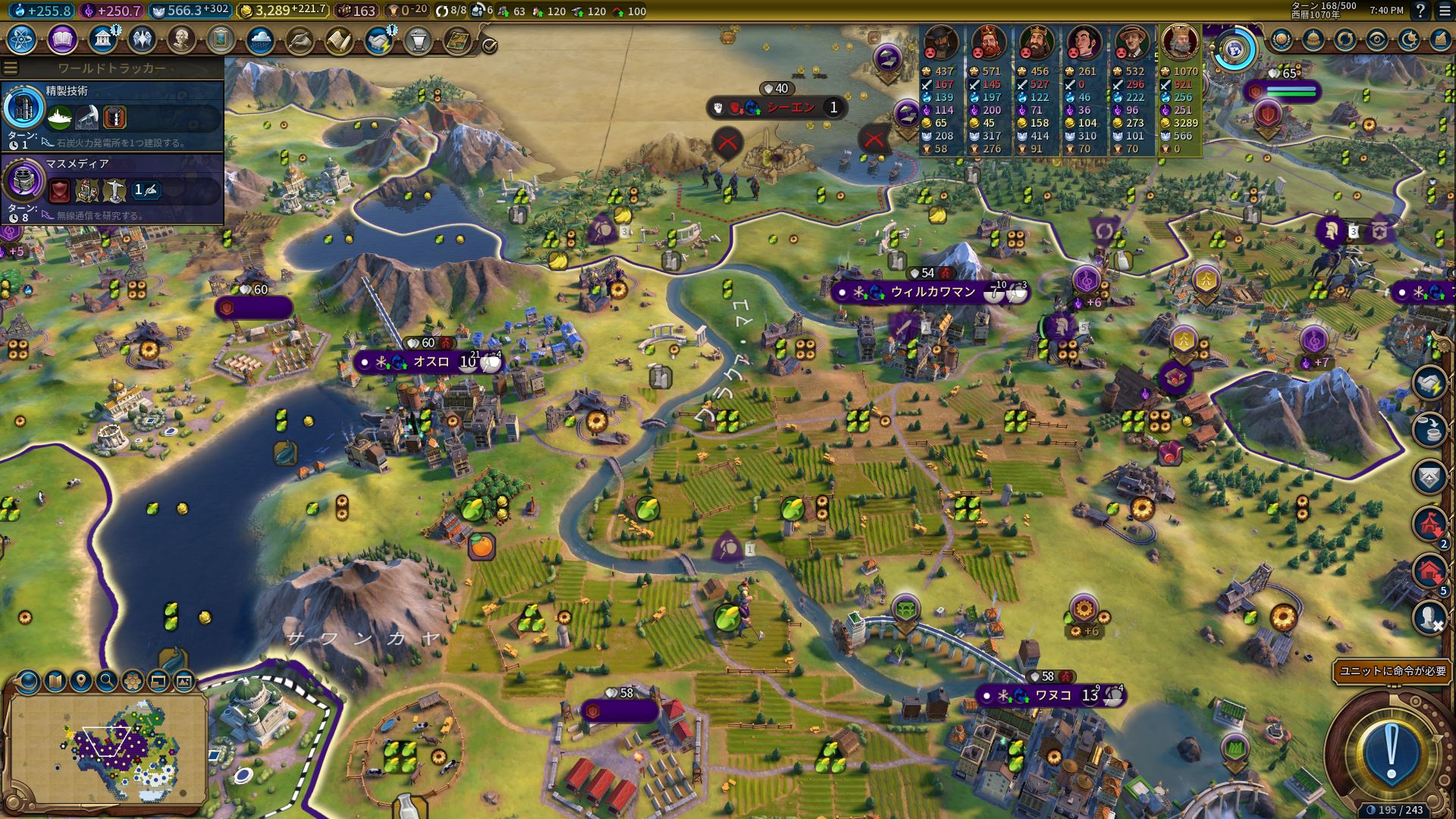1456x819 pixels.
Task: Open the alliance handshake-lightning icon
Action: (x=378, y=39)
